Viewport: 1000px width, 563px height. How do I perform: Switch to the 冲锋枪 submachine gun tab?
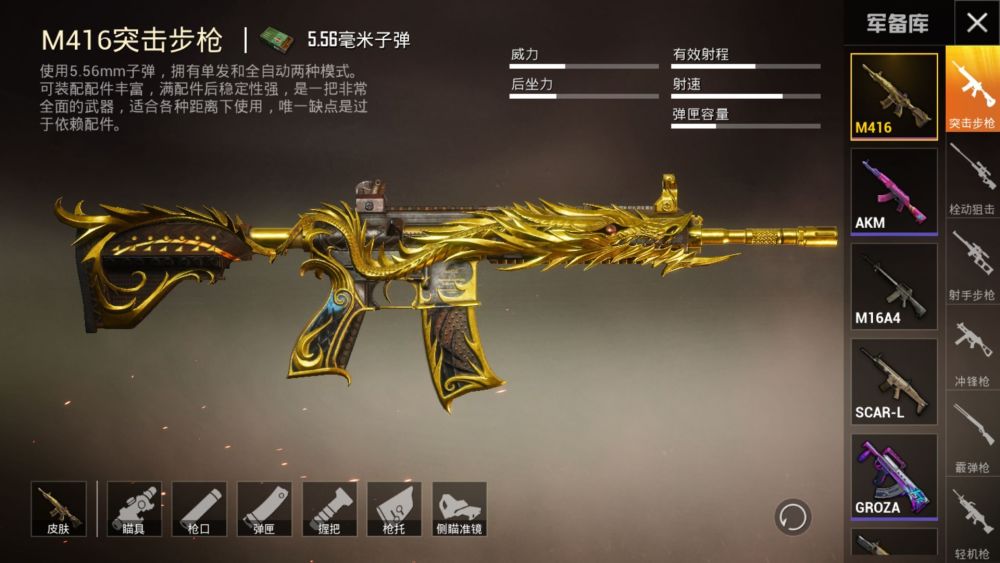tap(972, 350)
